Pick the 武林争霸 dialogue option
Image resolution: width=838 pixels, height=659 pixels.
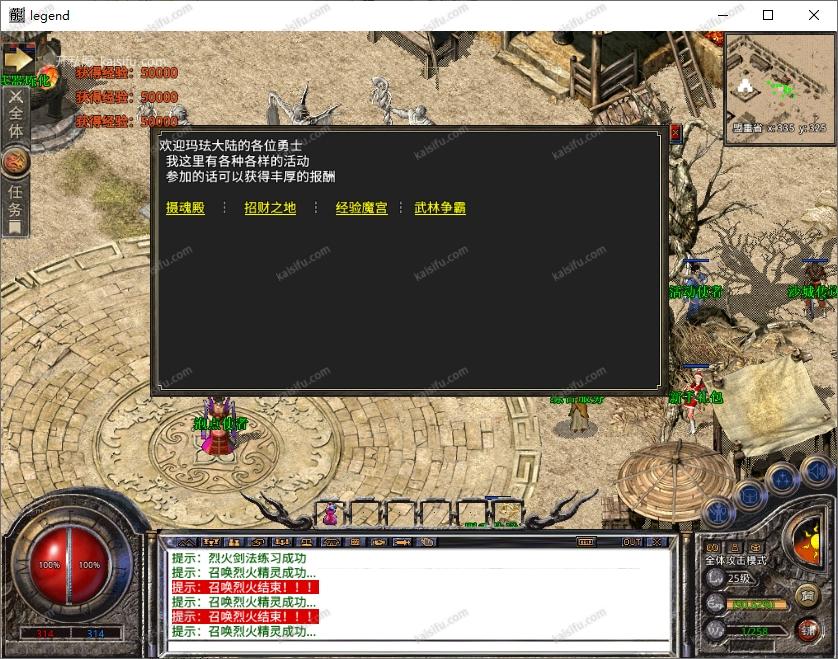coord(440,208)
